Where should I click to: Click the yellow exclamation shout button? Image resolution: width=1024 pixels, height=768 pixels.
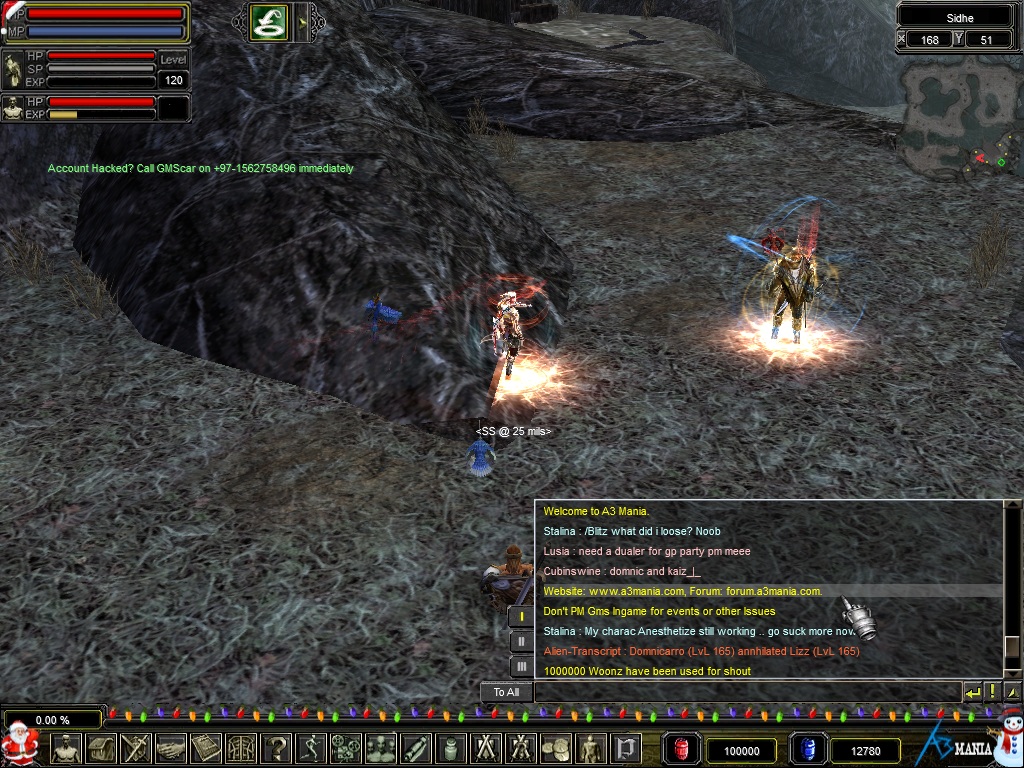click(x=992, y=692)
